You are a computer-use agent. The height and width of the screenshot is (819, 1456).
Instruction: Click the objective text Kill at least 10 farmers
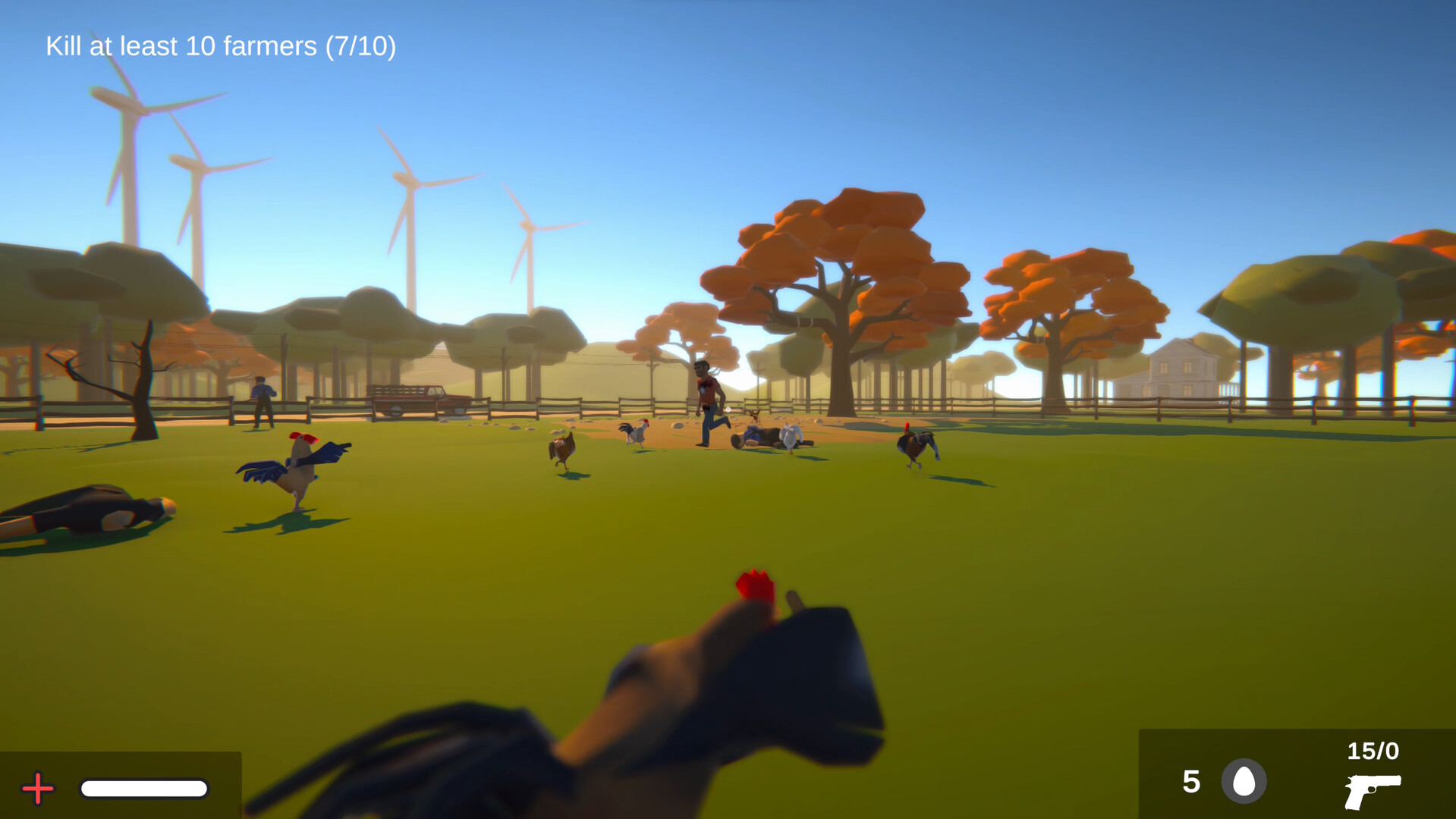182,47
